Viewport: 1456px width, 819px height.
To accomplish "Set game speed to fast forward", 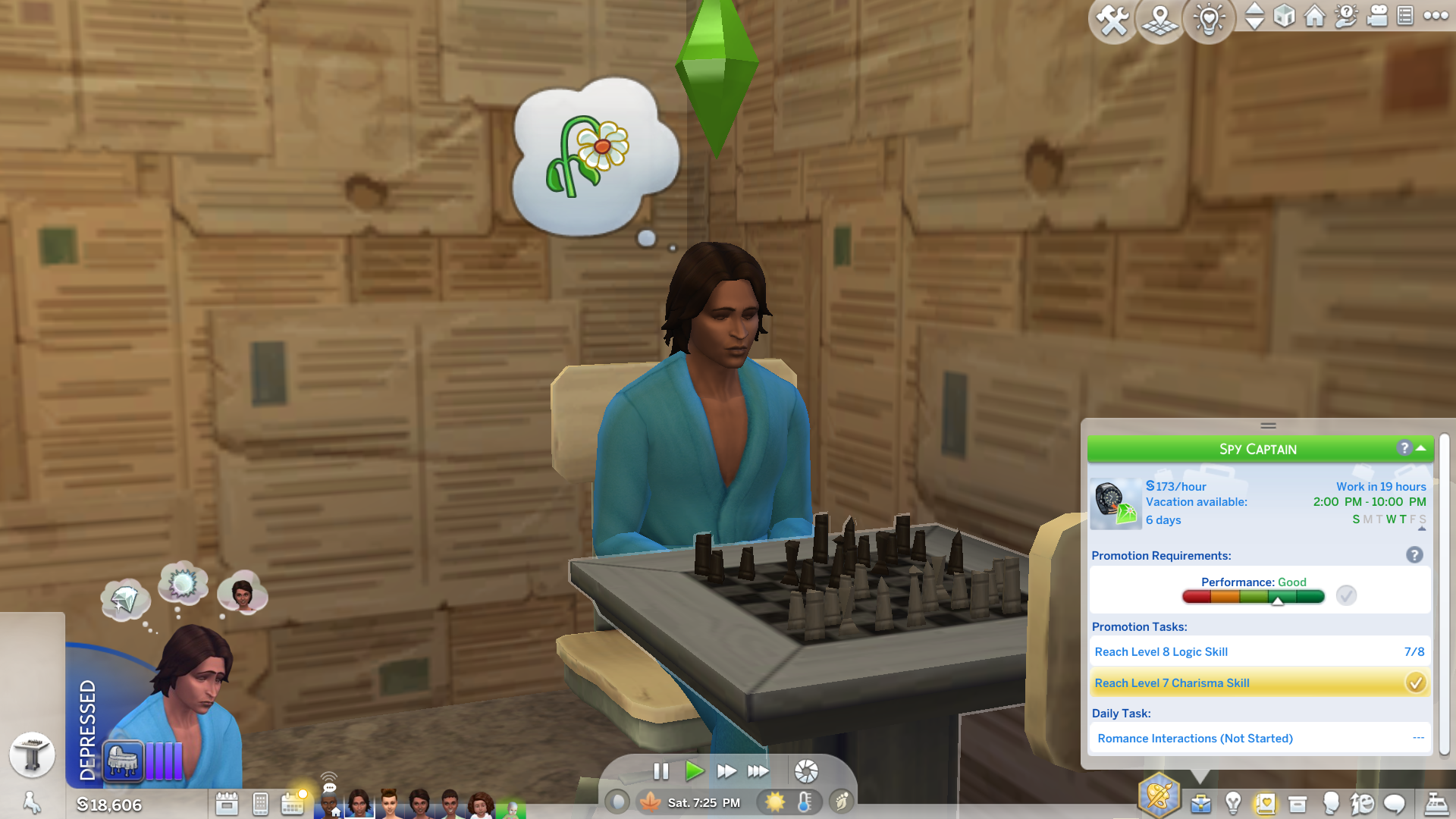I will [x=726, y=771].
